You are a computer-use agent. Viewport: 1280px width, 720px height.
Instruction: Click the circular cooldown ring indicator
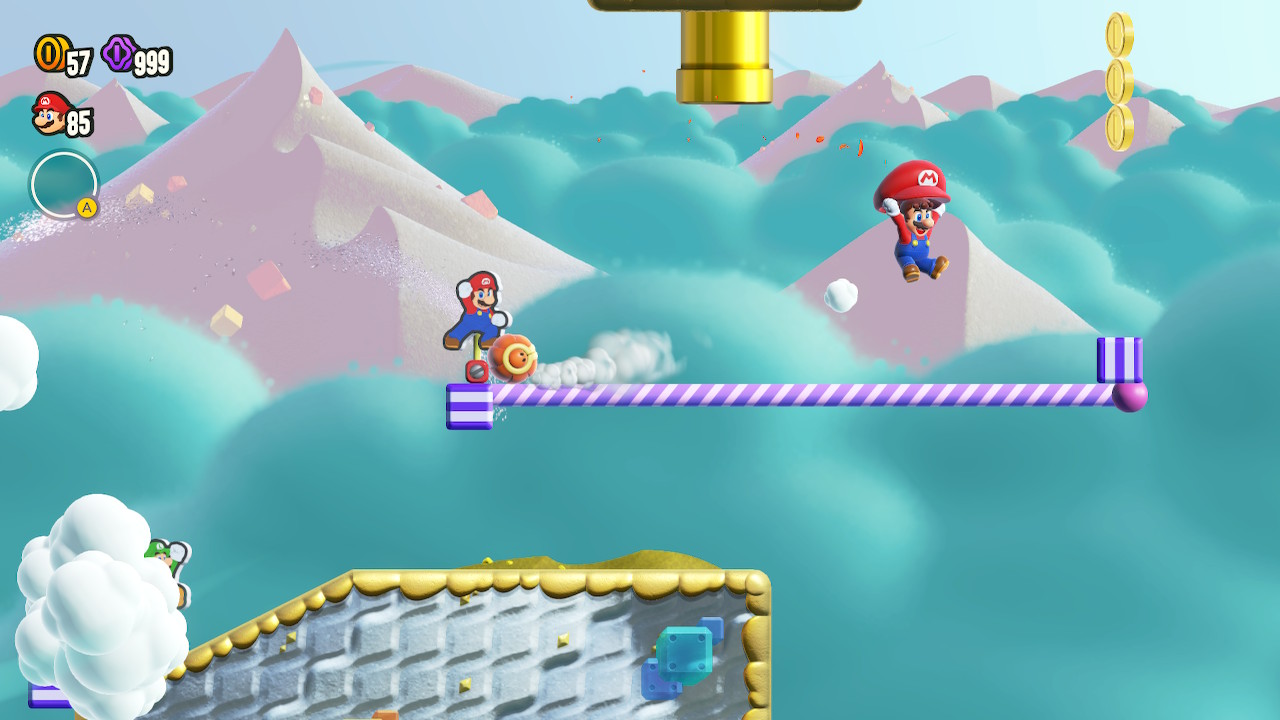tap(62, 182)
